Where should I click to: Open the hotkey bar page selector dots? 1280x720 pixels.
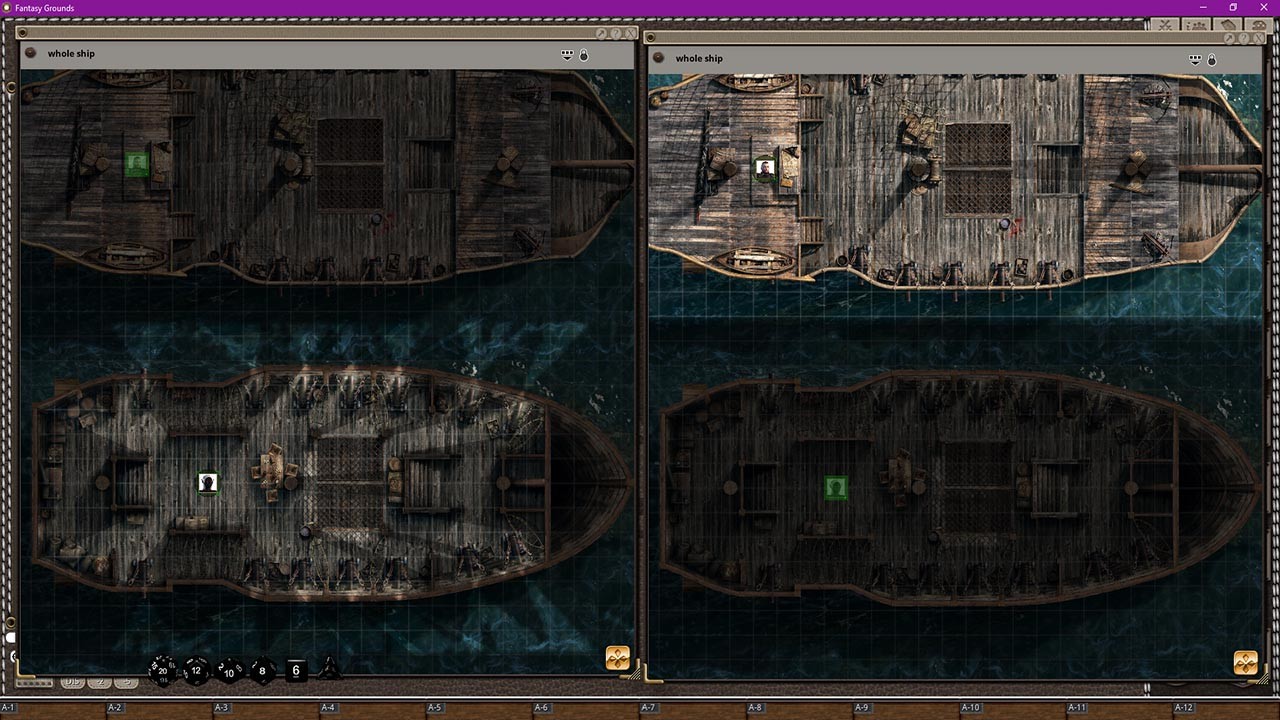coord(32,681)
